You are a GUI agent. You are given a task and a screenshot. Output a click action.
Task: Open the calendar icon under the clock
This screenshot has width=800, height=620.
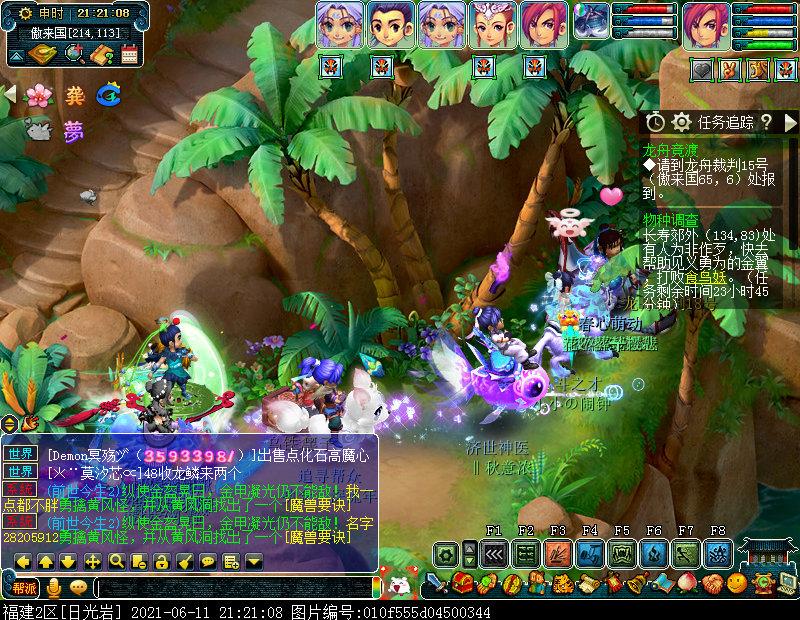tap(129, 54)
